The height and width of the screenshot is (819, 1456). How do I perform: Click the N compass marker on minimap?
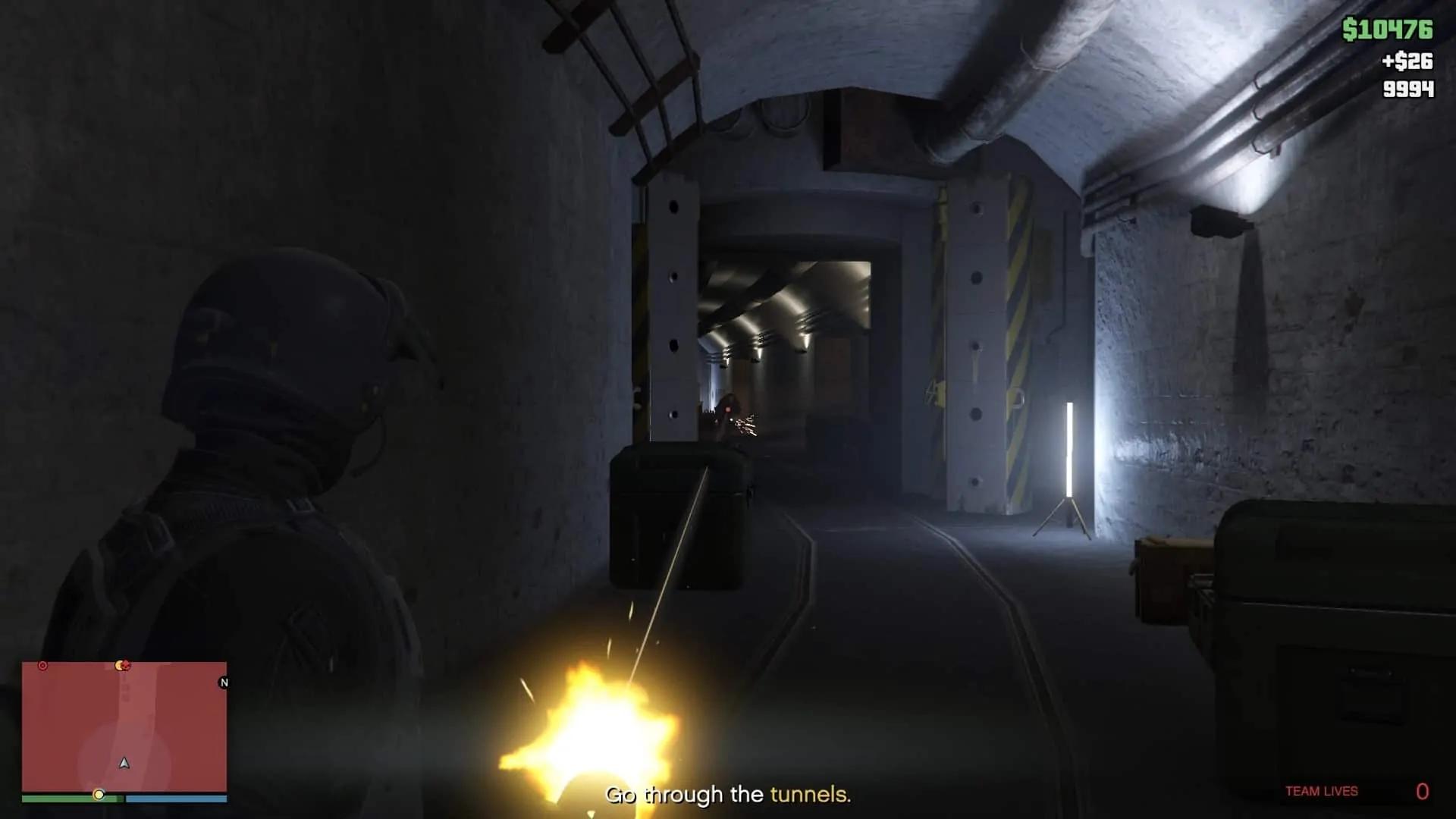click(x=223, y=682)
